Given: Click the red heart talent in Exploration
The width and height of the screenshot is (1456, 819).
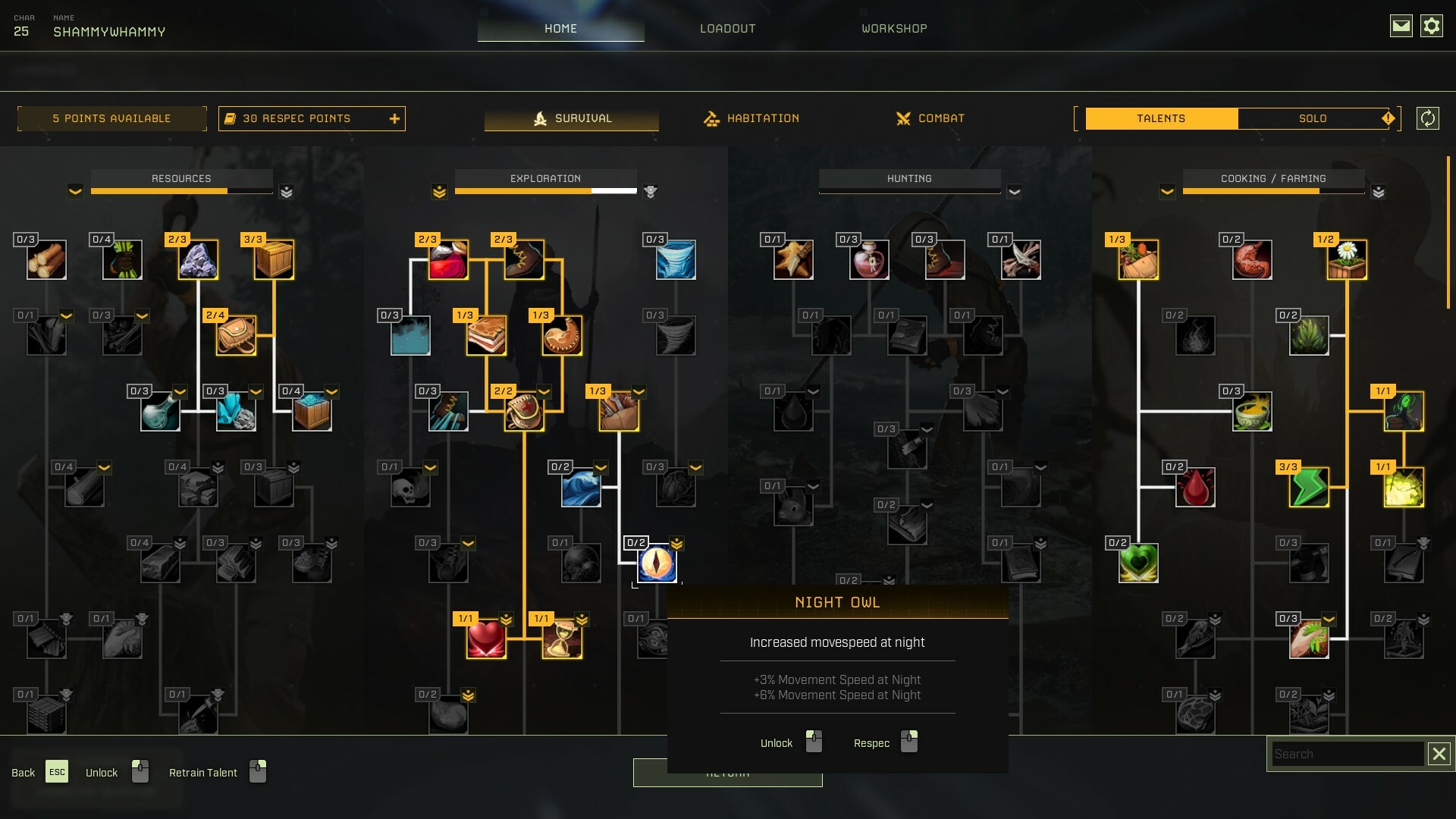Looking at the screenshot, I should point(486,639).
